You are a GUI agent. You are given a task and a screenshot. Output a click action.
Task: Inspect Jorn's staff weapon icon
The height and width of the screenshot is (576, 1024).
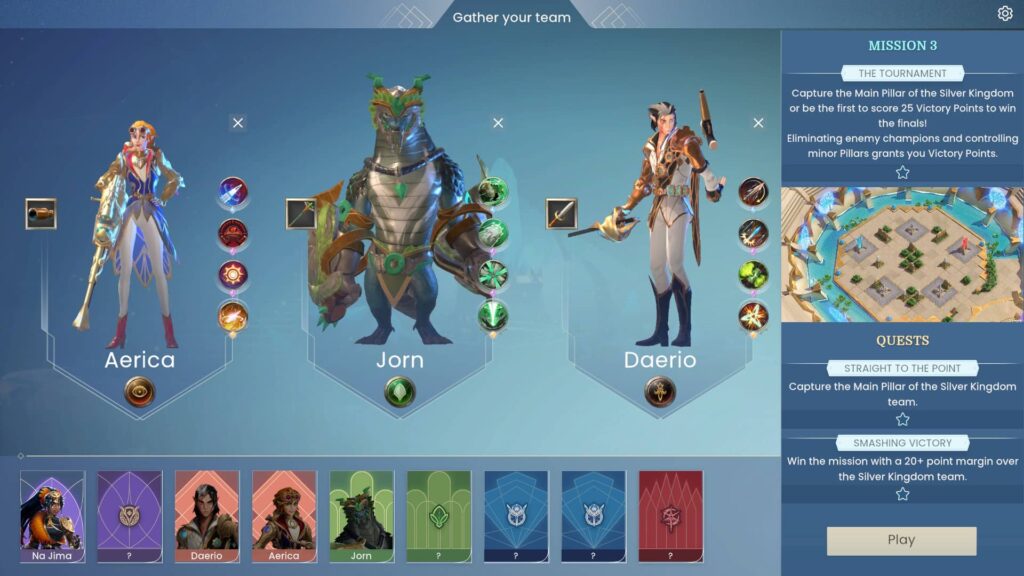(302, 213)
